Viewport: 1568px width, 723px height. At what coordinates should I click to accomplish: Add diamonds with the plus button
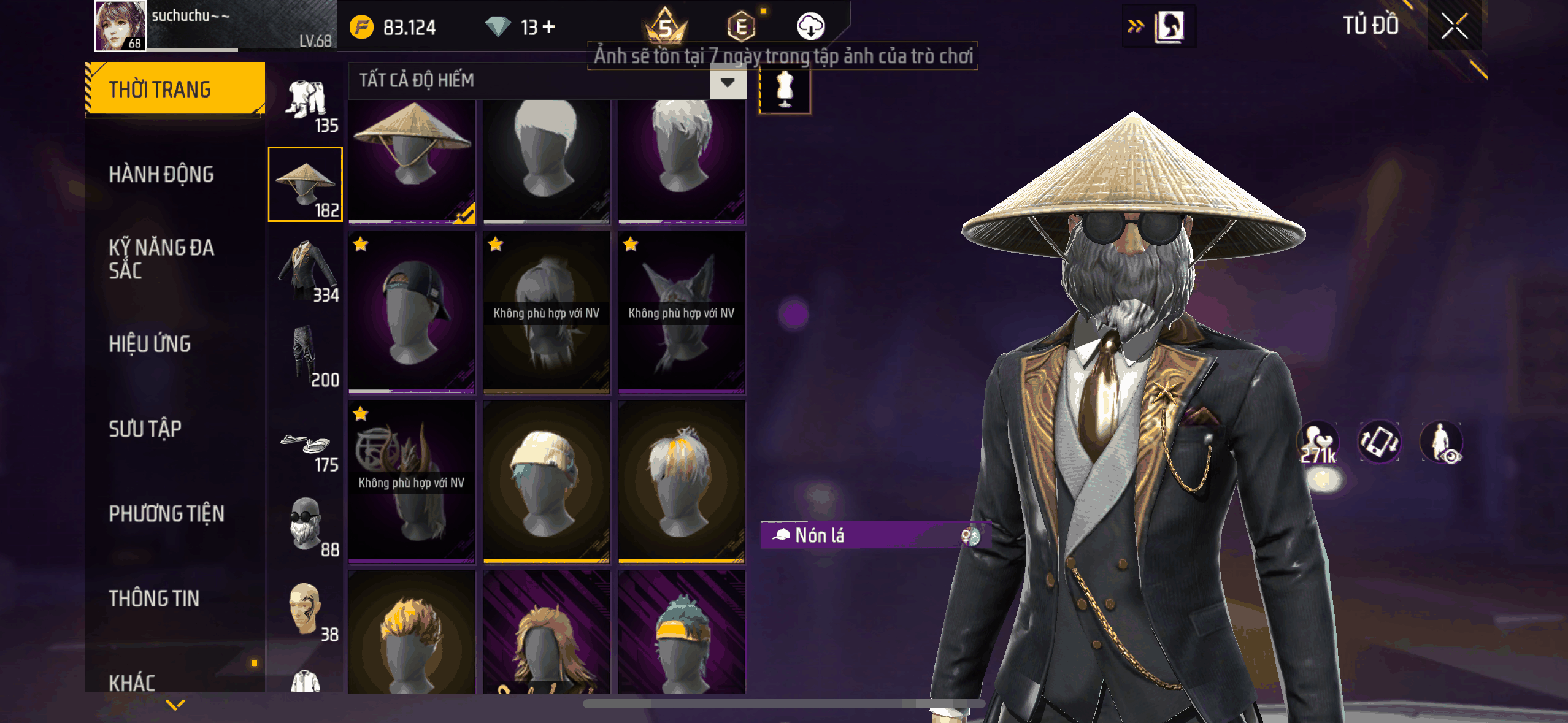click(x=549, y=26)
